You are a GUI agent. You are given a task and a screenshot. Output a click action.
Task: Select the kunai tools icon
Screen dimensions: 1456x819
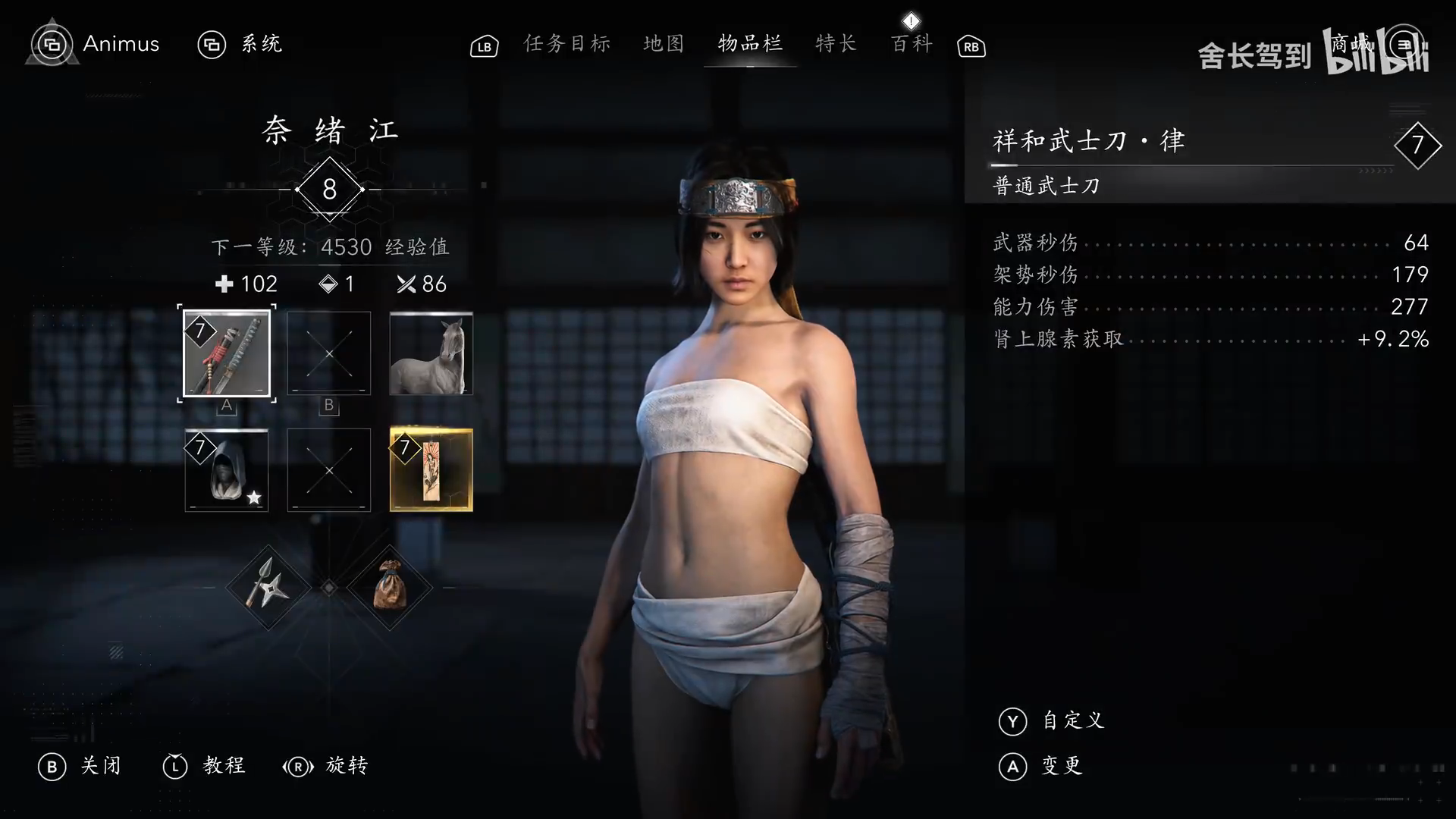(x=269, y=588)
